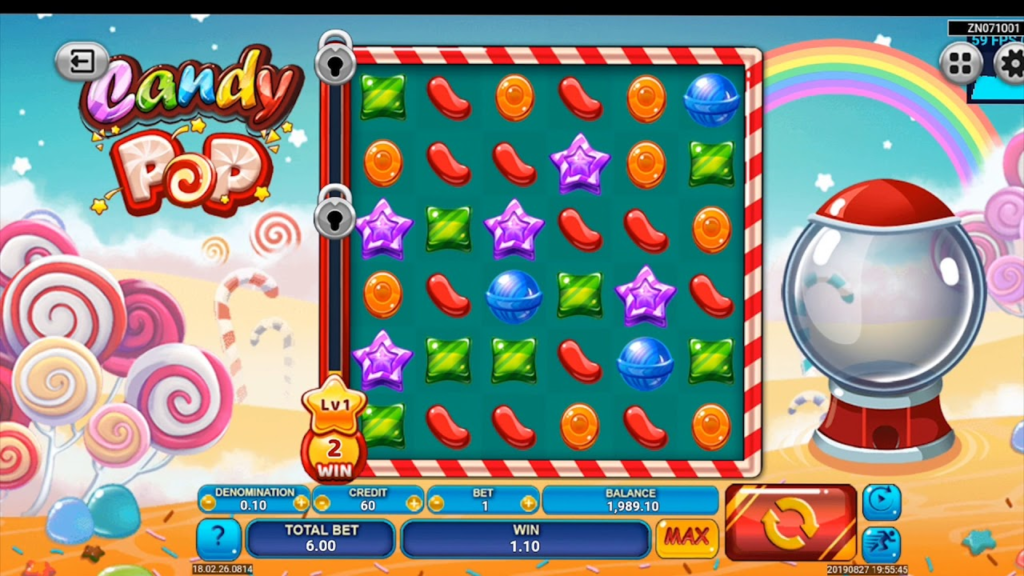Image resolution: width=1024 pixels, height=576 pixels.
Task: Set the bet to MAX
Action: tap(687, 537)
